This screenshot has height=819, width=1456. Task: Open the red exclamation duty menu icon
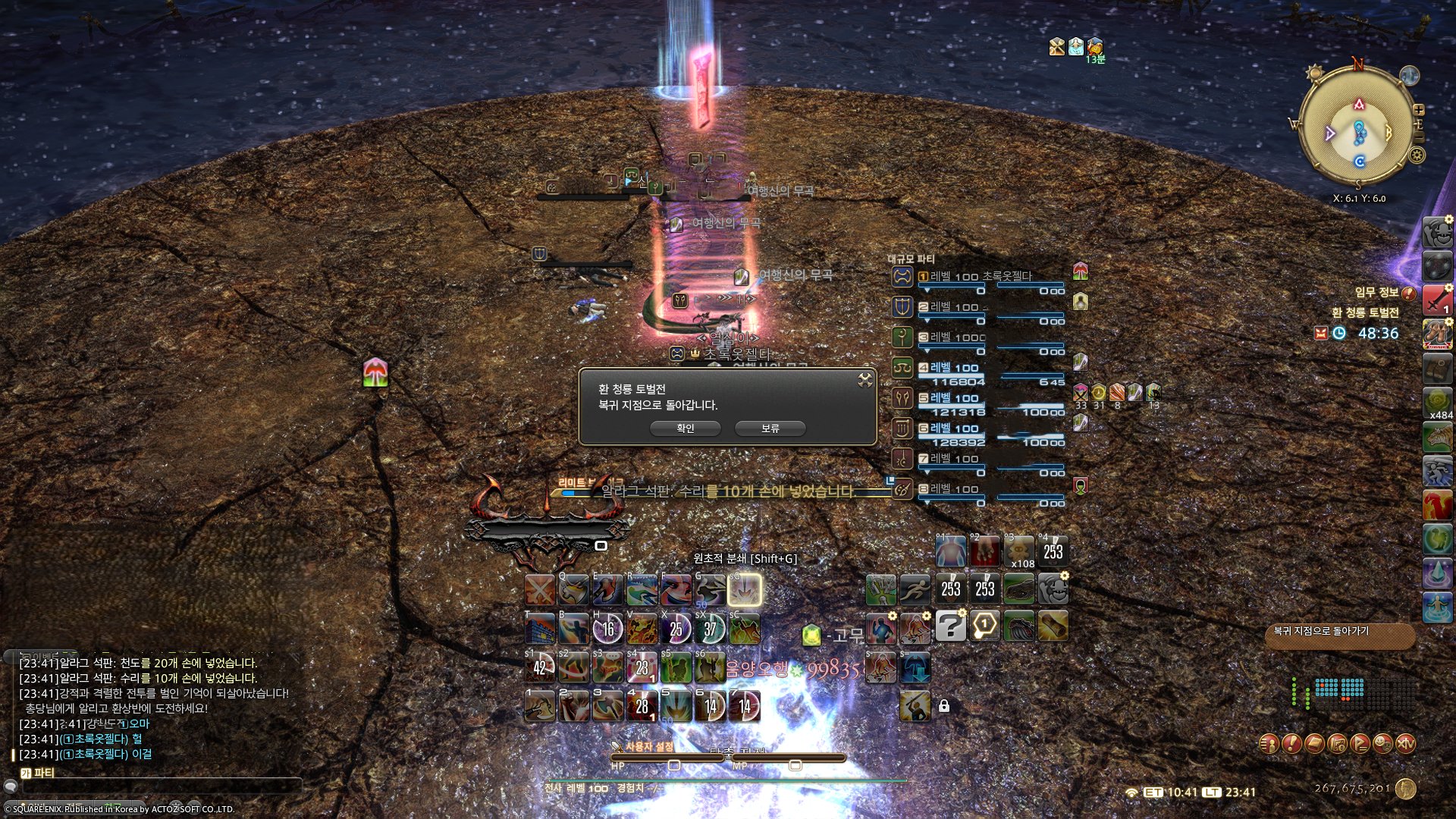coord(1291,744)
